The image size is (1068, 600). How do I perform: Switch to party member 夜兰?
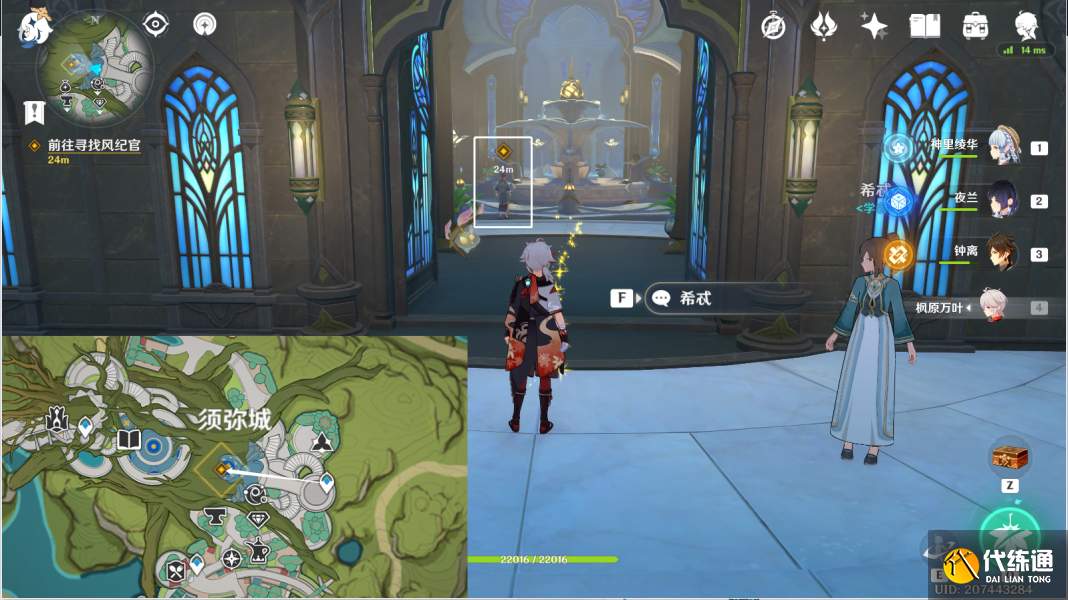(x=1003, y=200)
